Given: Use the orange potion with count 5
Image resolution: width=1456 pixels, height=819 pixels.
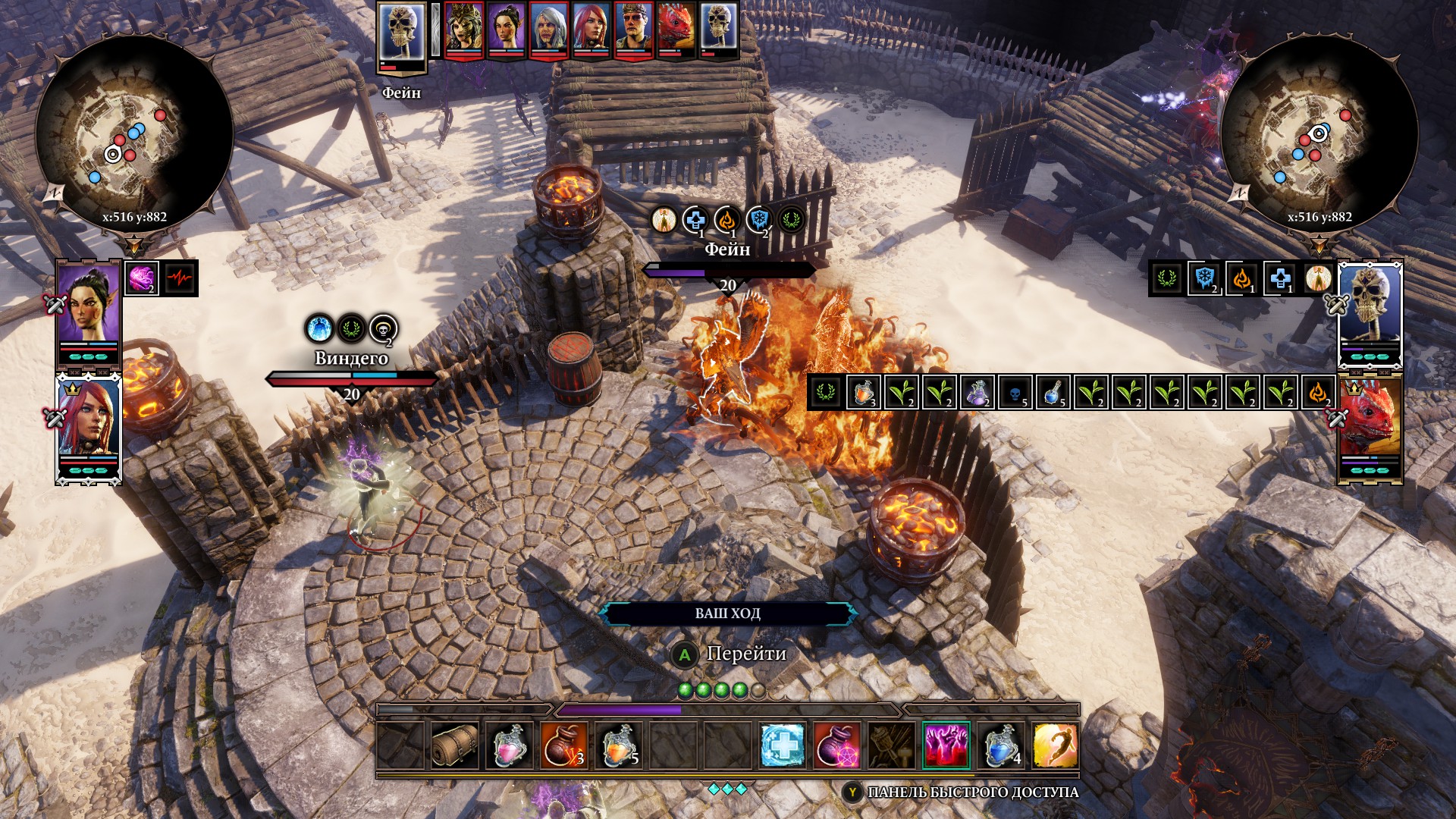Looking at the screenshot, I should click(x=619, y=745).
